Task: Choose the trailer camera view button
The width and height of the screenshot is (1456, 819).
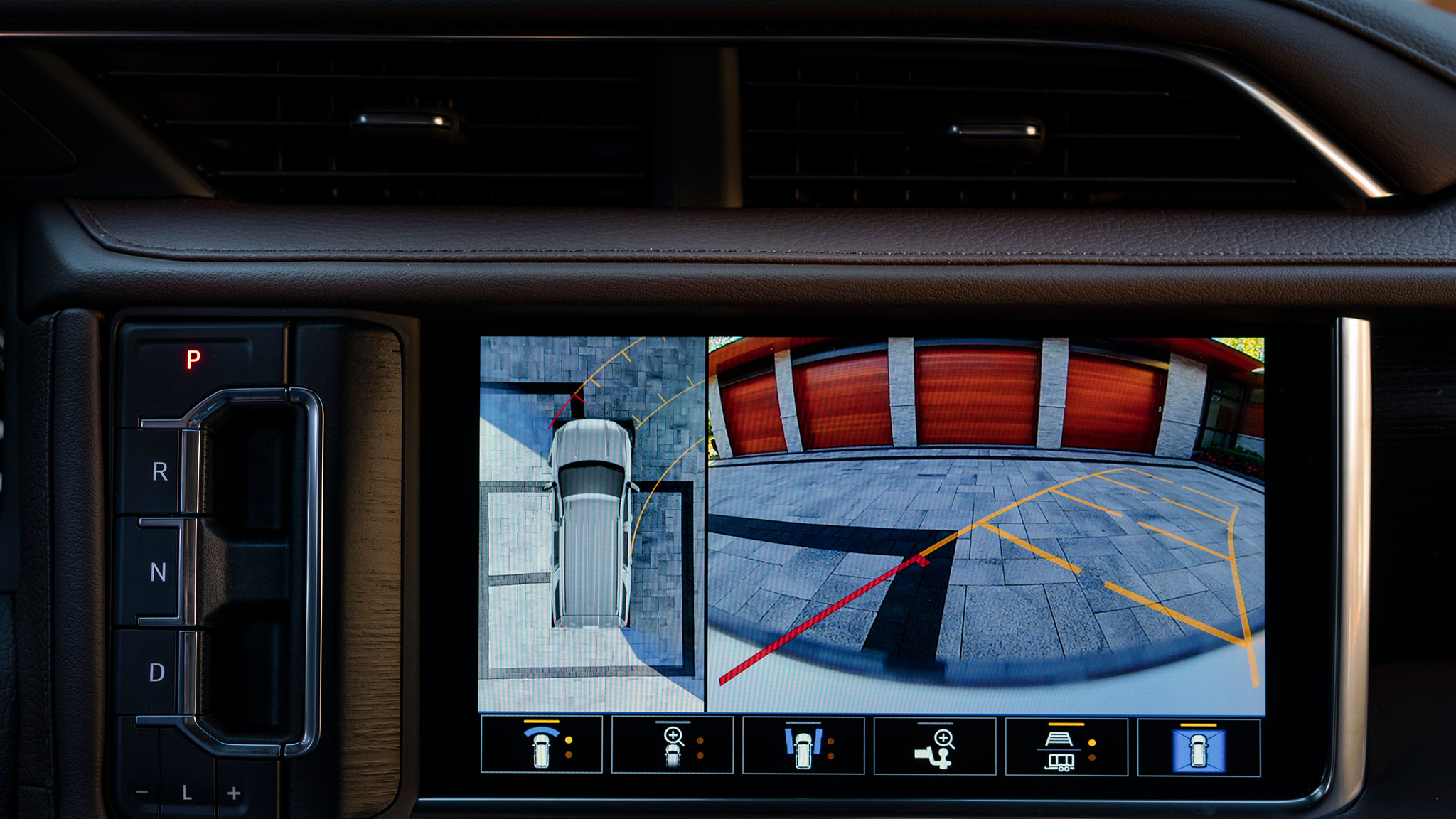Action: pyautogui.click(x=1066, y=746)
